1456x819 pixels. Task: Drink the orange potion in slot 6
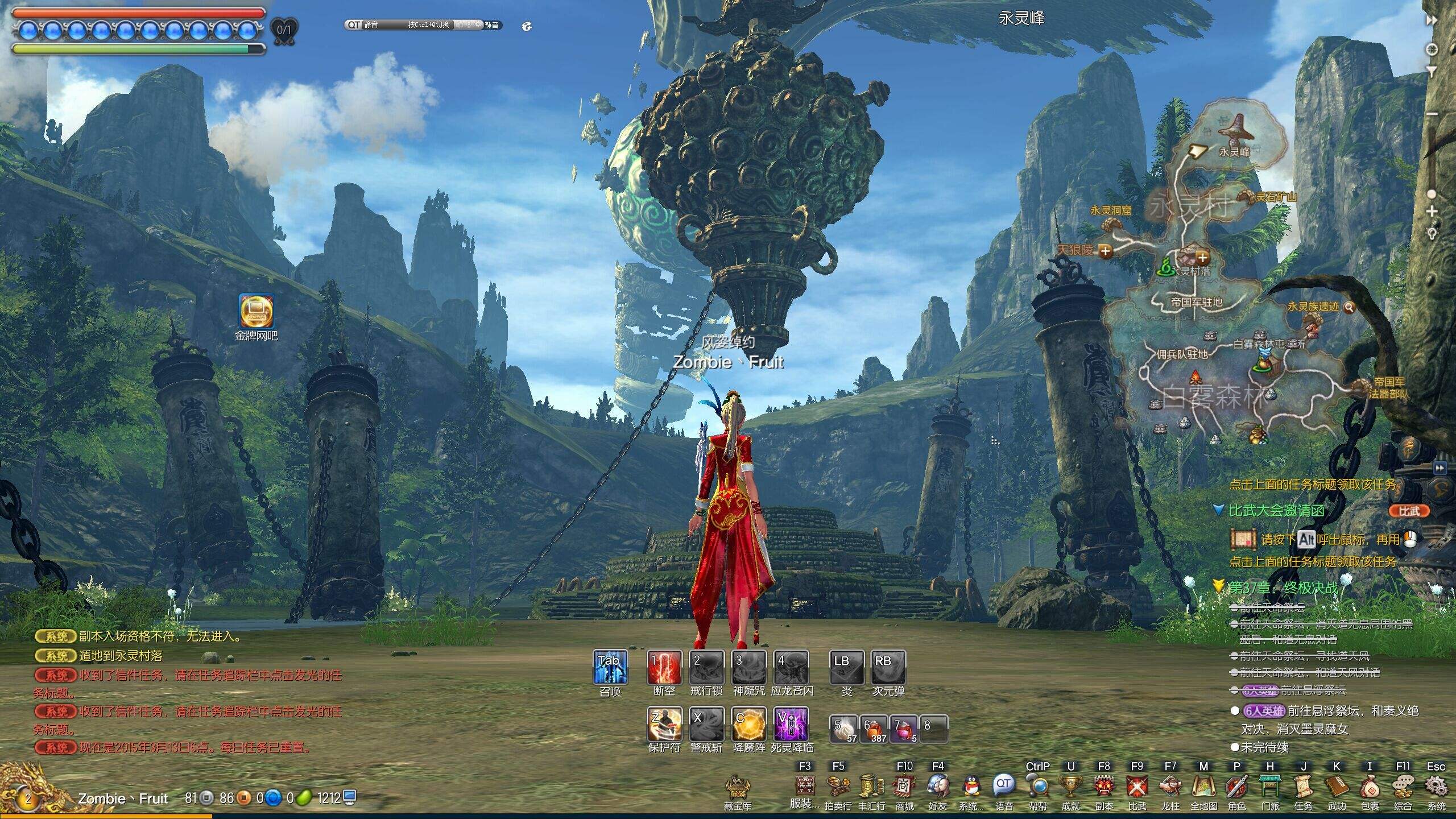coord(874,730)
